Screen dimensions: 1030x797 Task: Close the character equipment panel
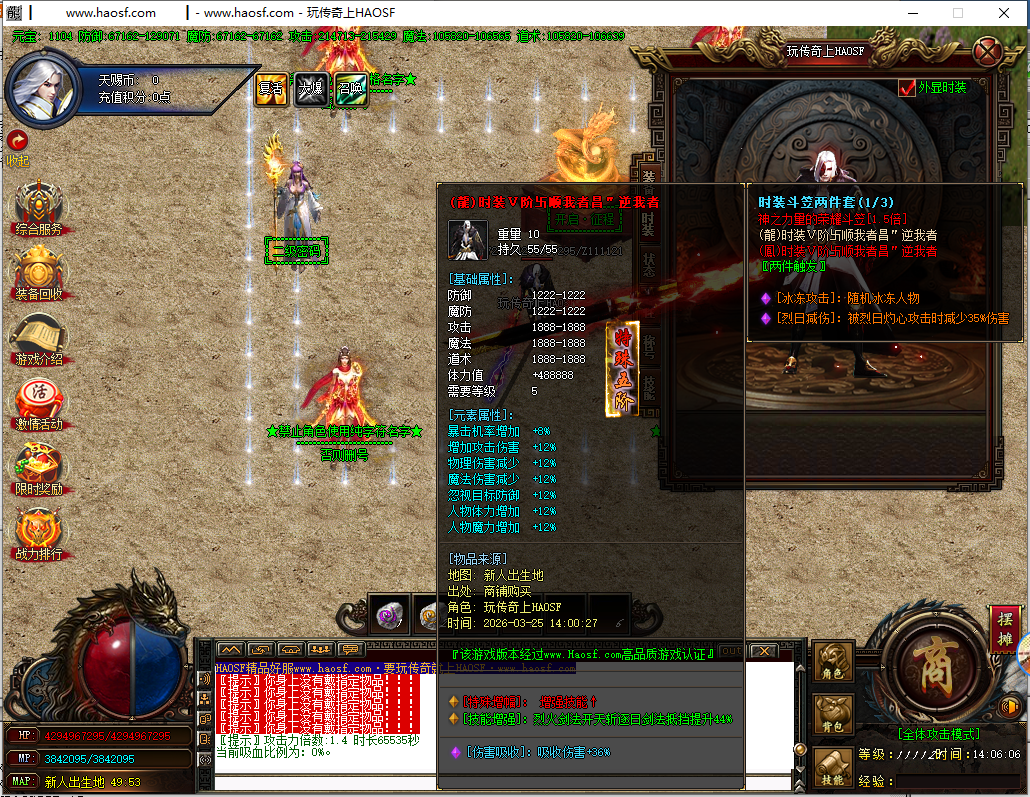coord(987,51)
